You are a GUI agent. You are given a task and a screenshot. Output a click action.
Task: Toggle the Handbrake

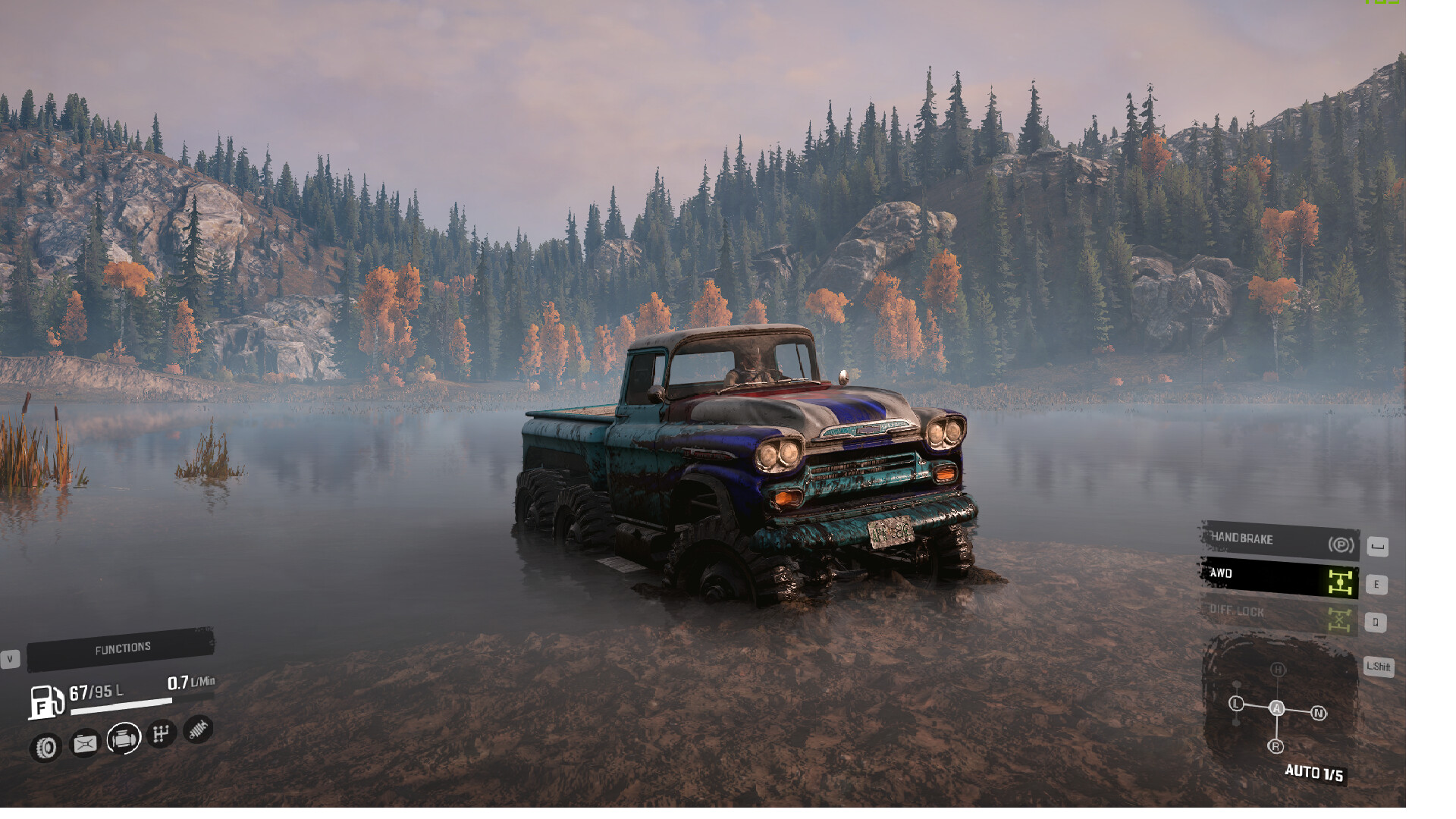coord(1279,541)
